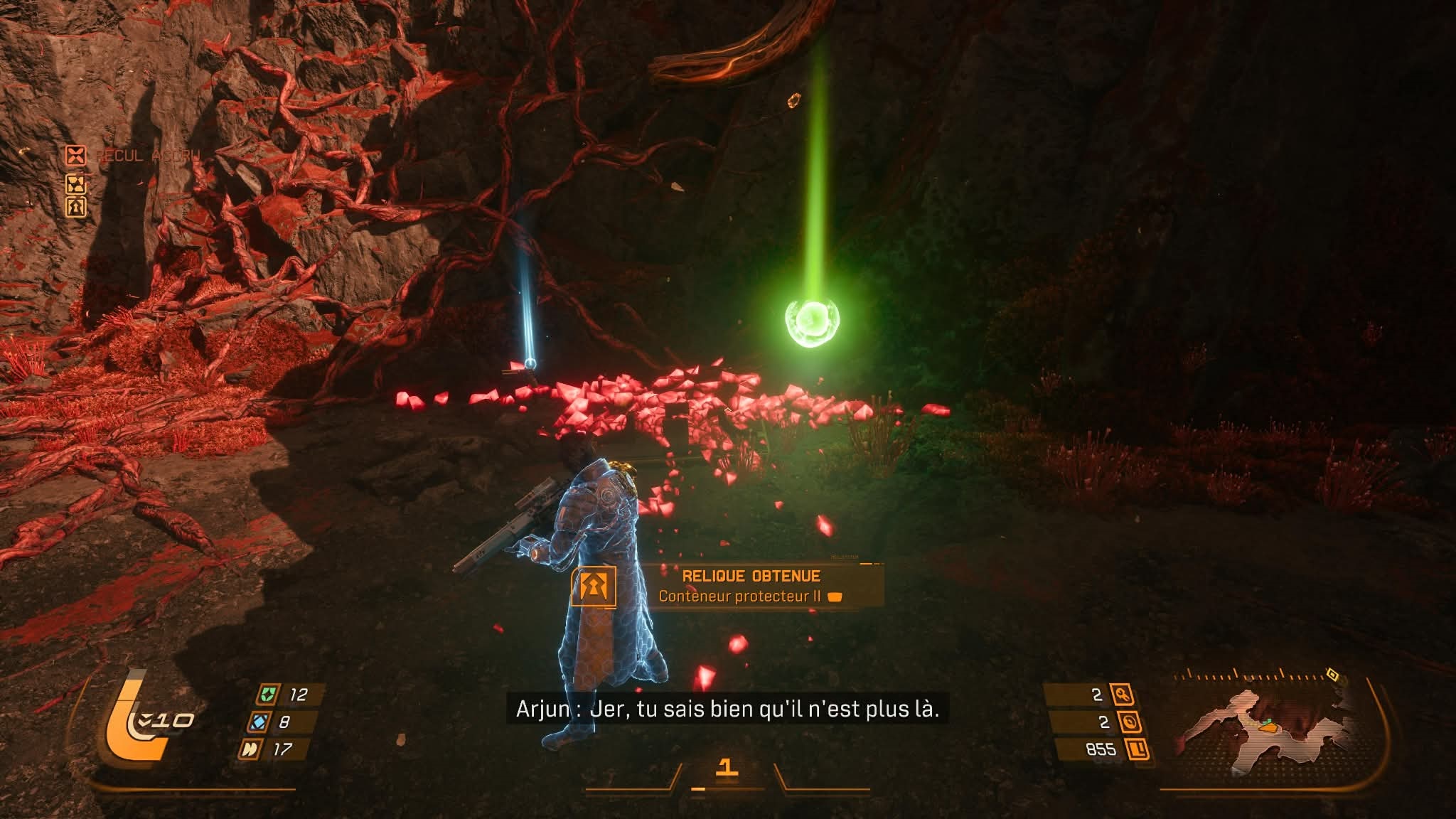Select the key count icon
1456x819 pixels.
(1124, 695)
